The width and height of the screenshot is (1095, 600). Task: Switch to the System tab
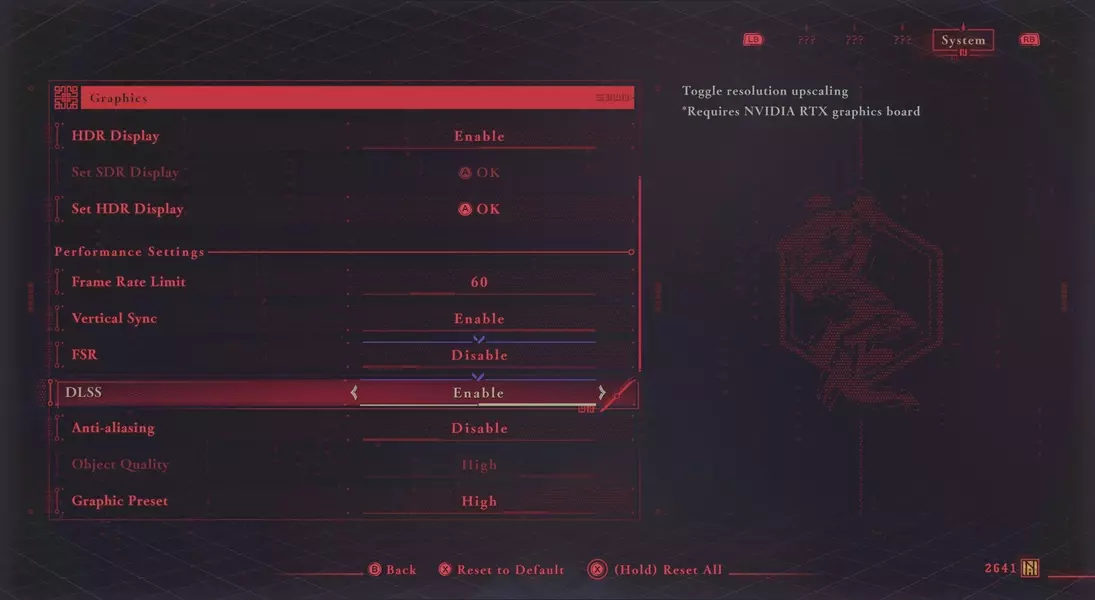point(963,41)
